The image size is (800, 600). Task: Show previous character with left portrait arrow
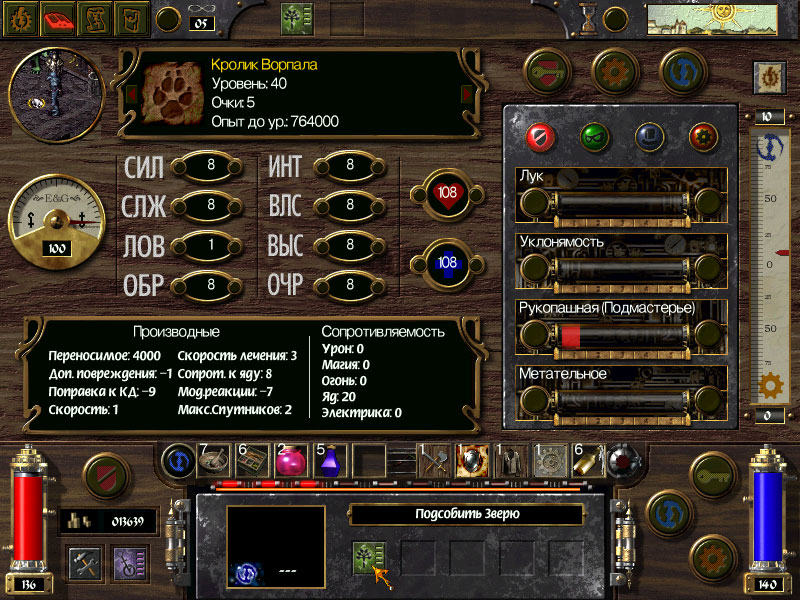pos(129,94)
